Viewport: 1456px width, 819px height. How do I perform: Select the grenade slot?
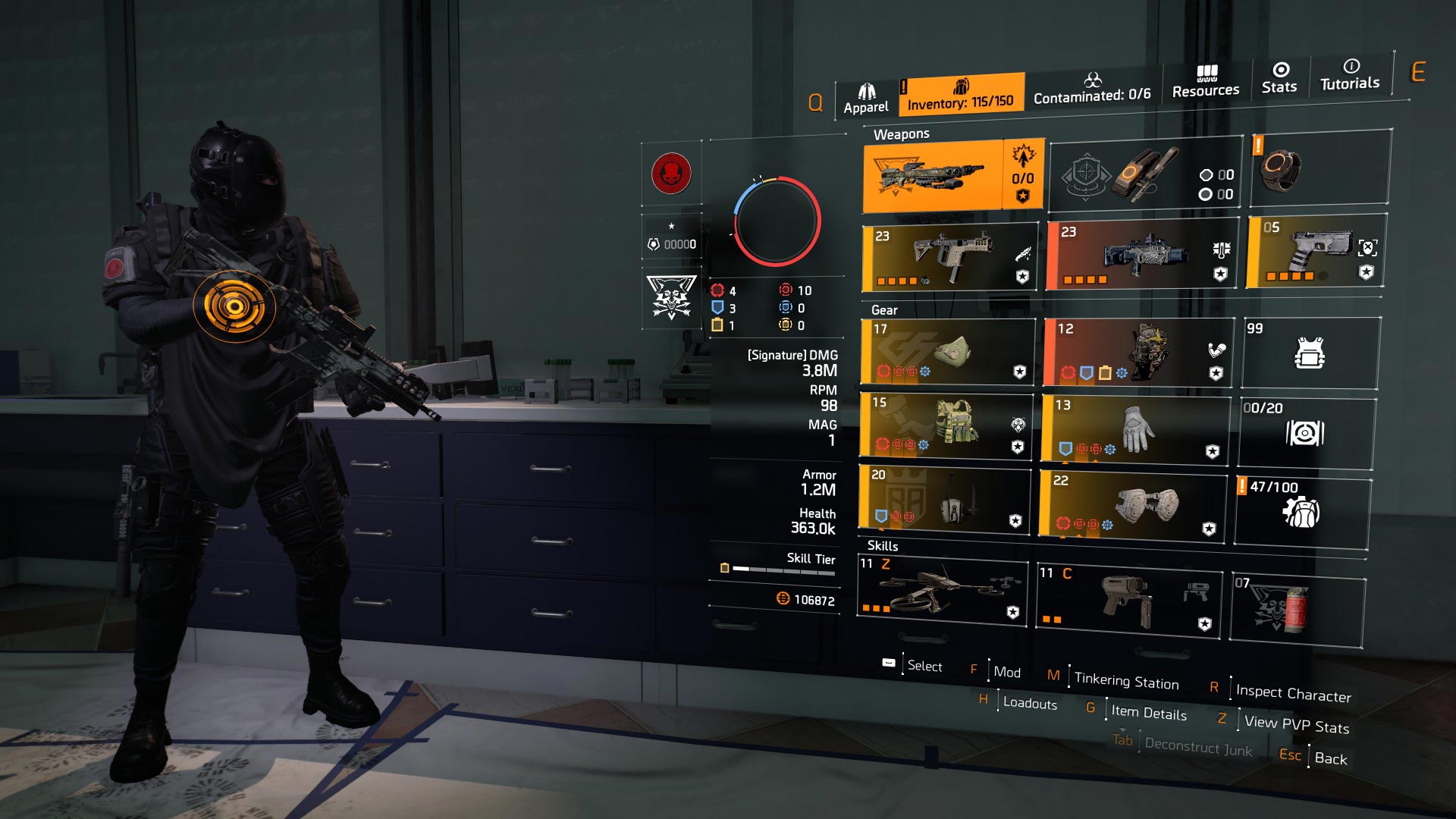click(x=1297, y=611)
